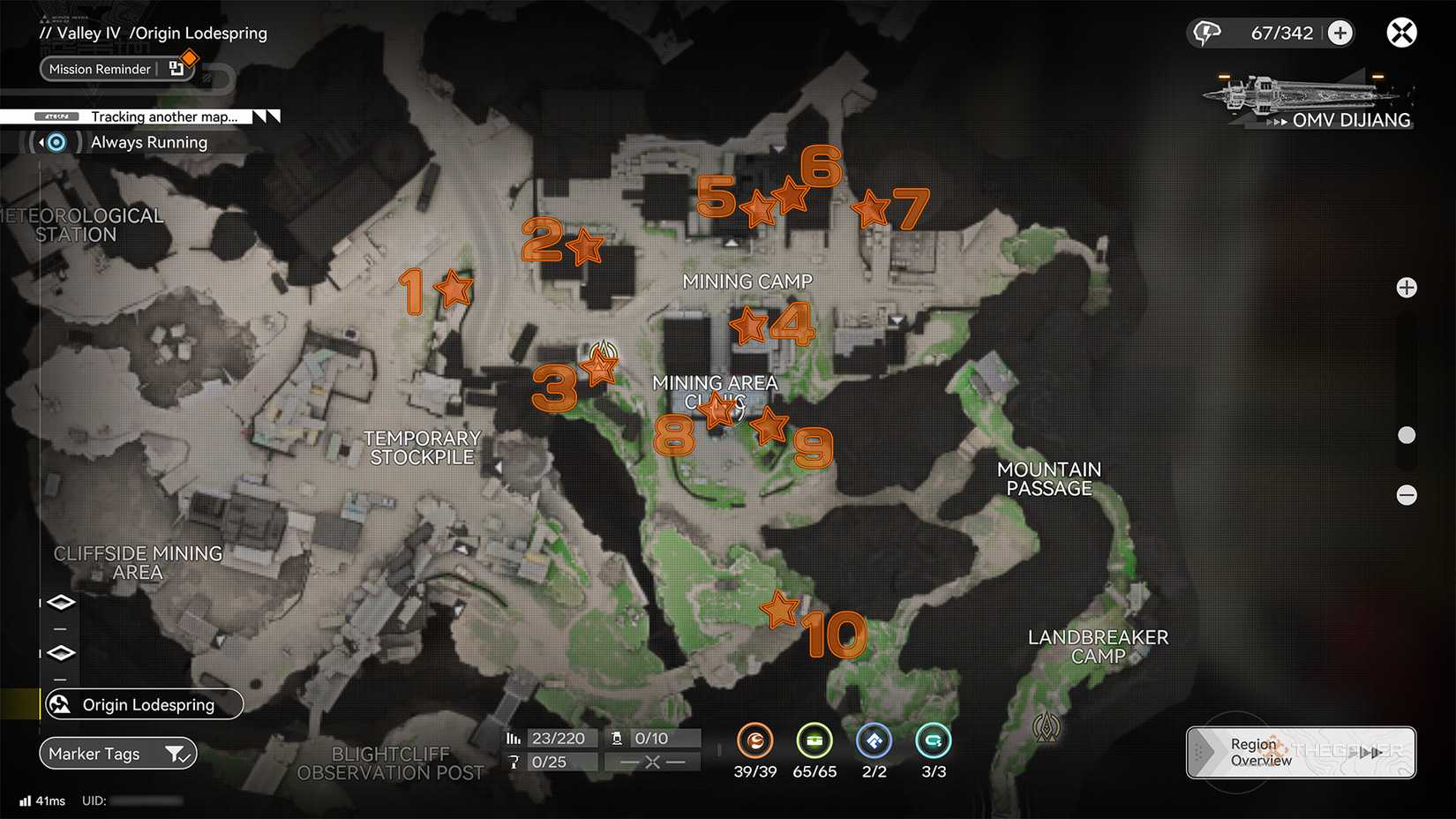Expand the Region Overview panel
Viewport: 1456px width, 819px height.
pyautogui.click(x=1299, y=752)
